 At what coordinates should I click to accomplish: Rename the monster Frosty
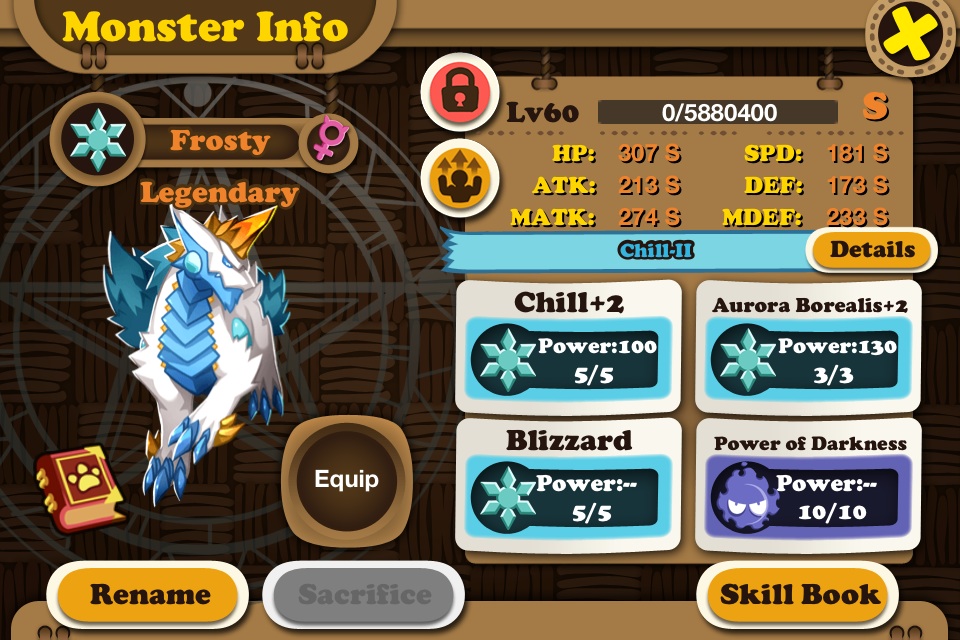tap(150, 595)
